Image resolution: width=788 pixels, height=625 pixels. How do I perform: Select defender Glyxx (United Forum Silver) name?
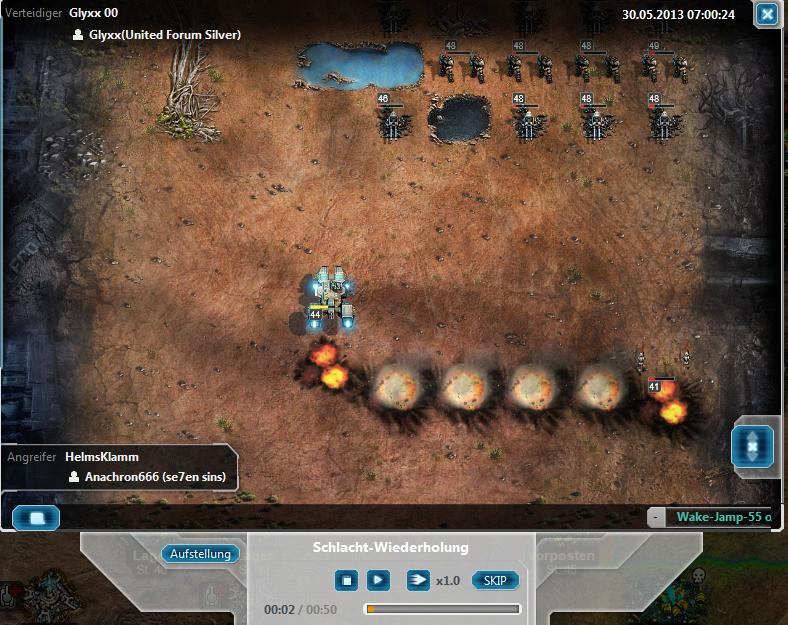tap(165, 34)
